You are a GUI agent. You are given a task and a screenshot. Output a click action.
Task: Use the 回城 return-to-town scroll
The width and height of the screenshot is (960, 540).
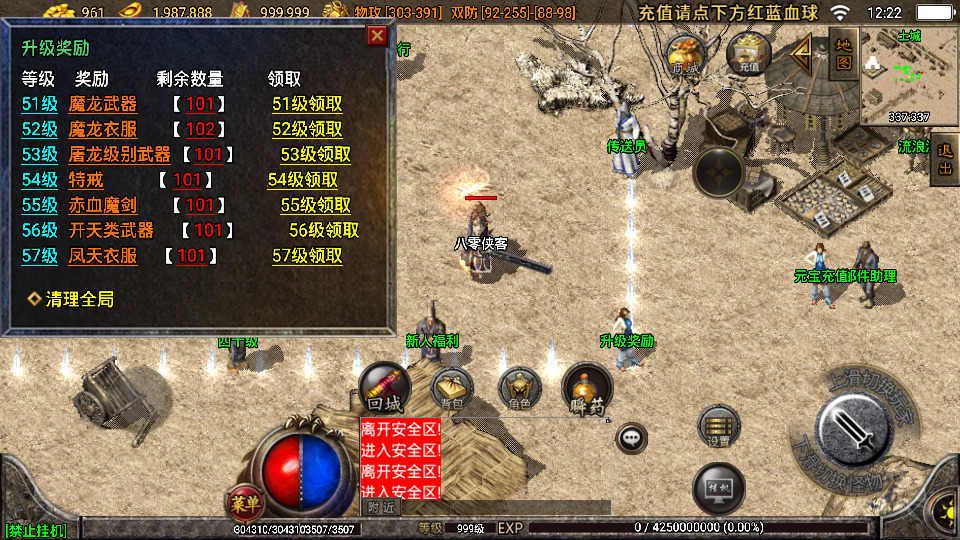tap(385, 389)
